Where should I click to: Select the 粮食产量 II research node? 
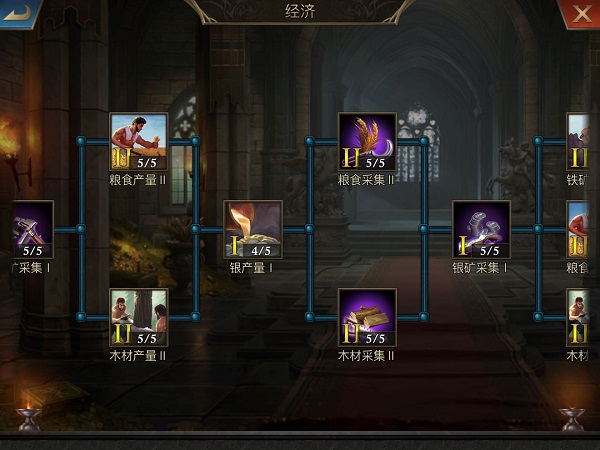pos(138,142)
